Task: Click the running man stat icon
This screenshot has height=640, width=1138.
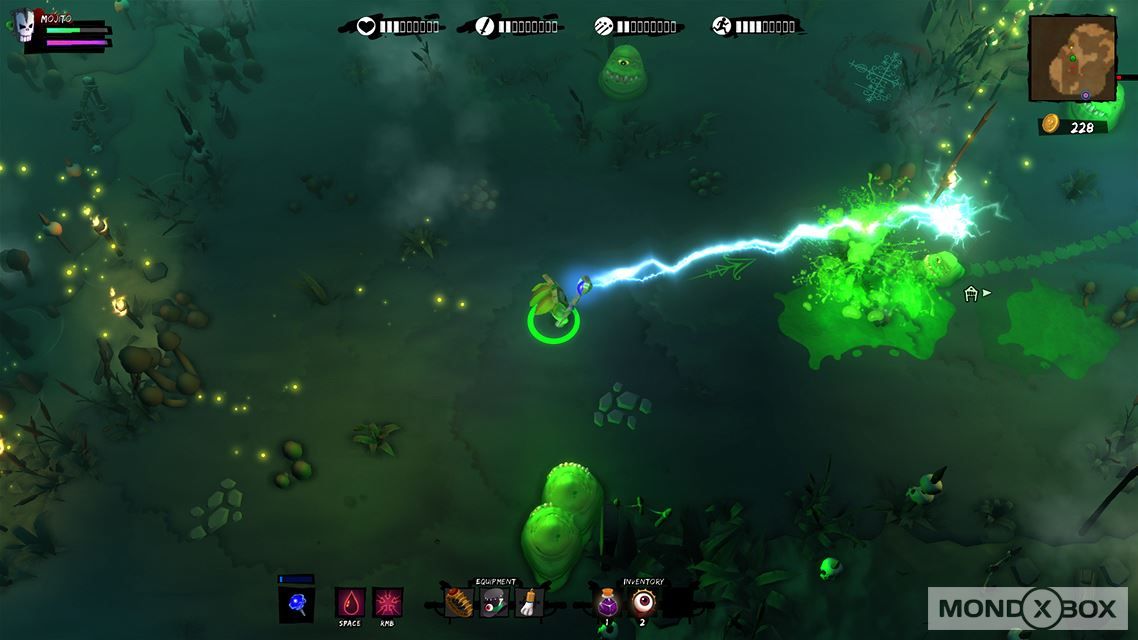Action: [722, 26]
